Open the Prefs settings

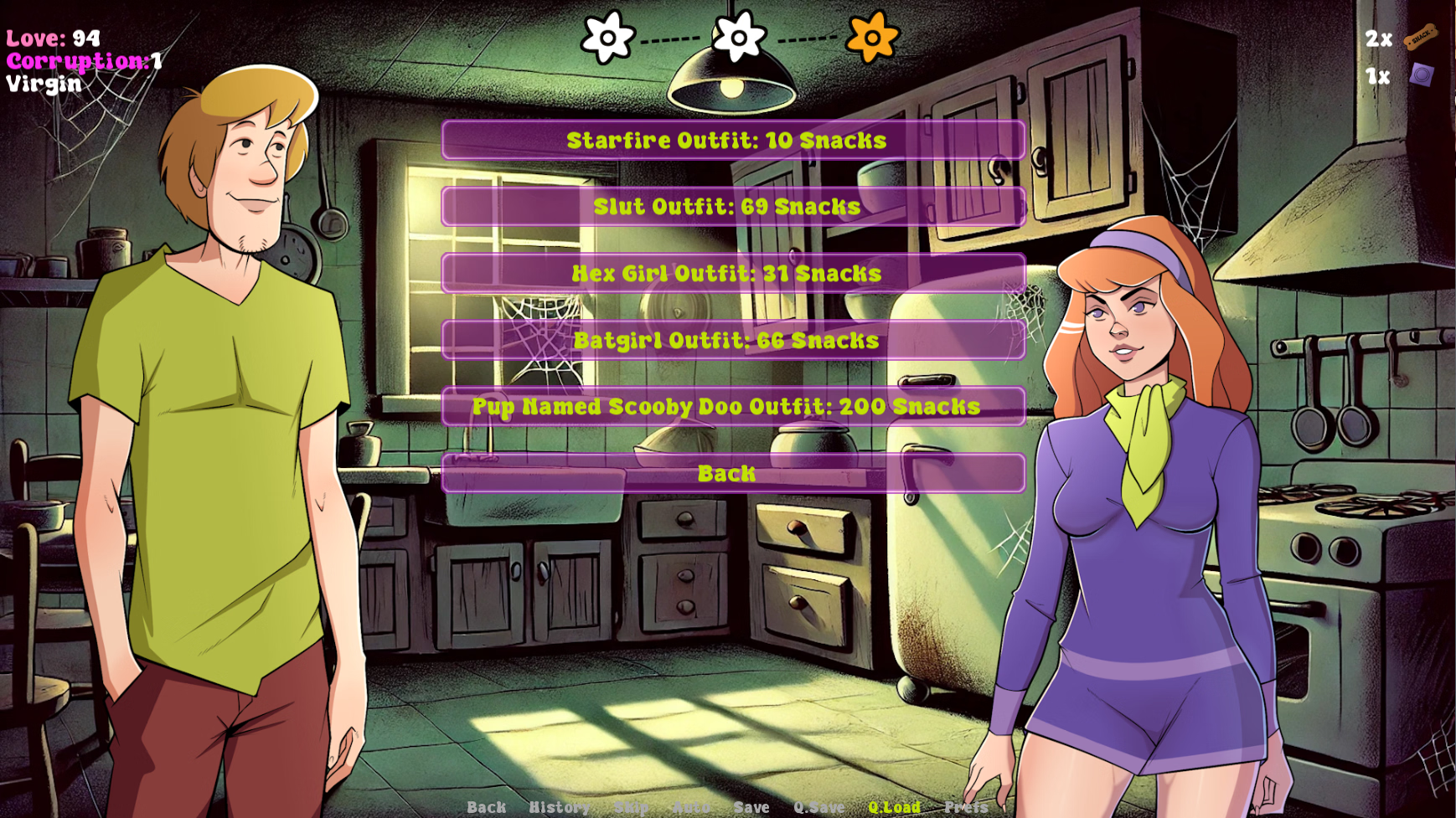pyautogui.click(x=966, y=807)
